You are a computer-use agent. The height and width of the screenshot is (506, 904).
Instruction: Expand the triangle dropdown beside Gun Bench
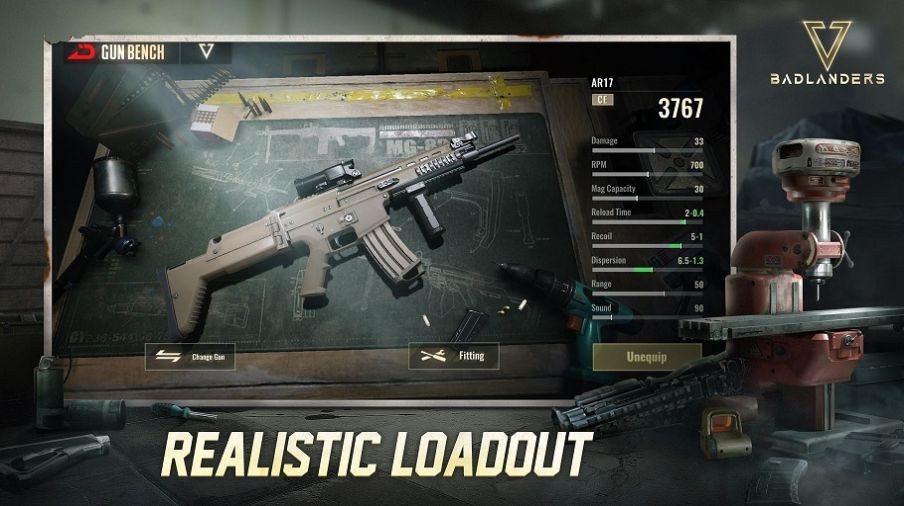(207, 52)
